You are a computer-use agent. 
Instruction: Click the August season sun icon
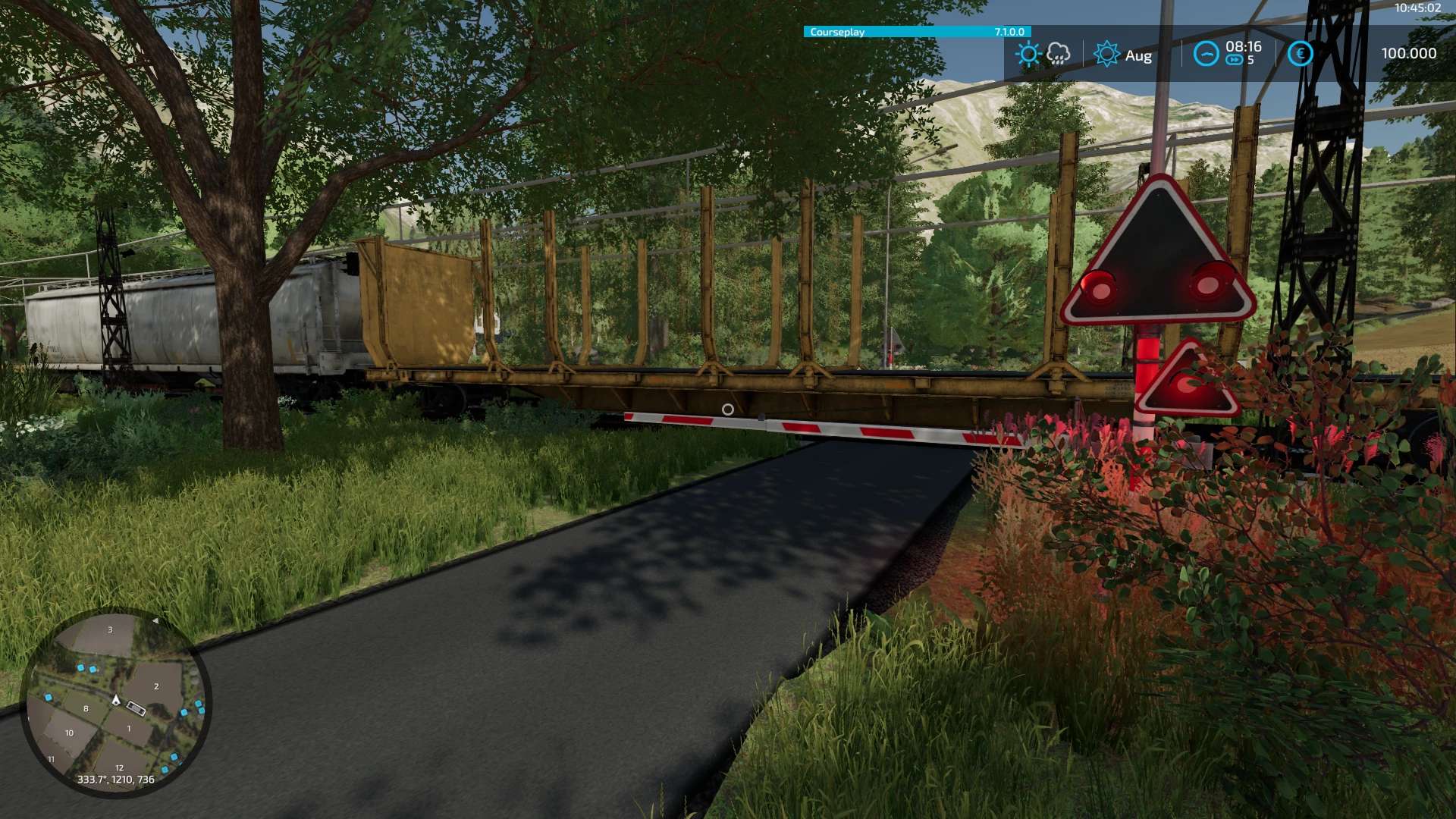1106,54
